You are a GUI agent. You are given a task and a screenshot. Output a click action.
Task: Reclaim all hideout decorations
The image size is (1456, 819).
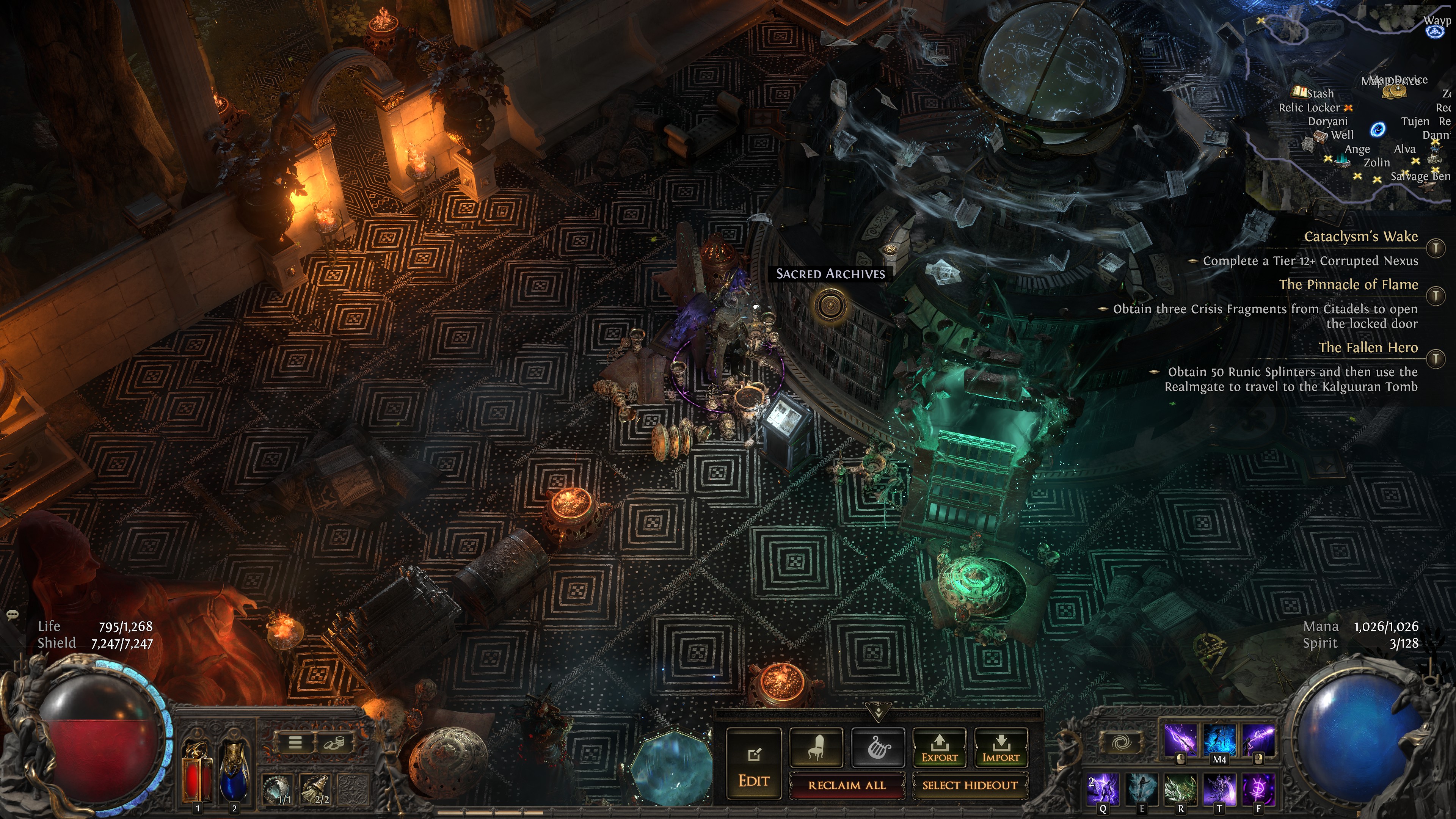[x=846, y=785]
